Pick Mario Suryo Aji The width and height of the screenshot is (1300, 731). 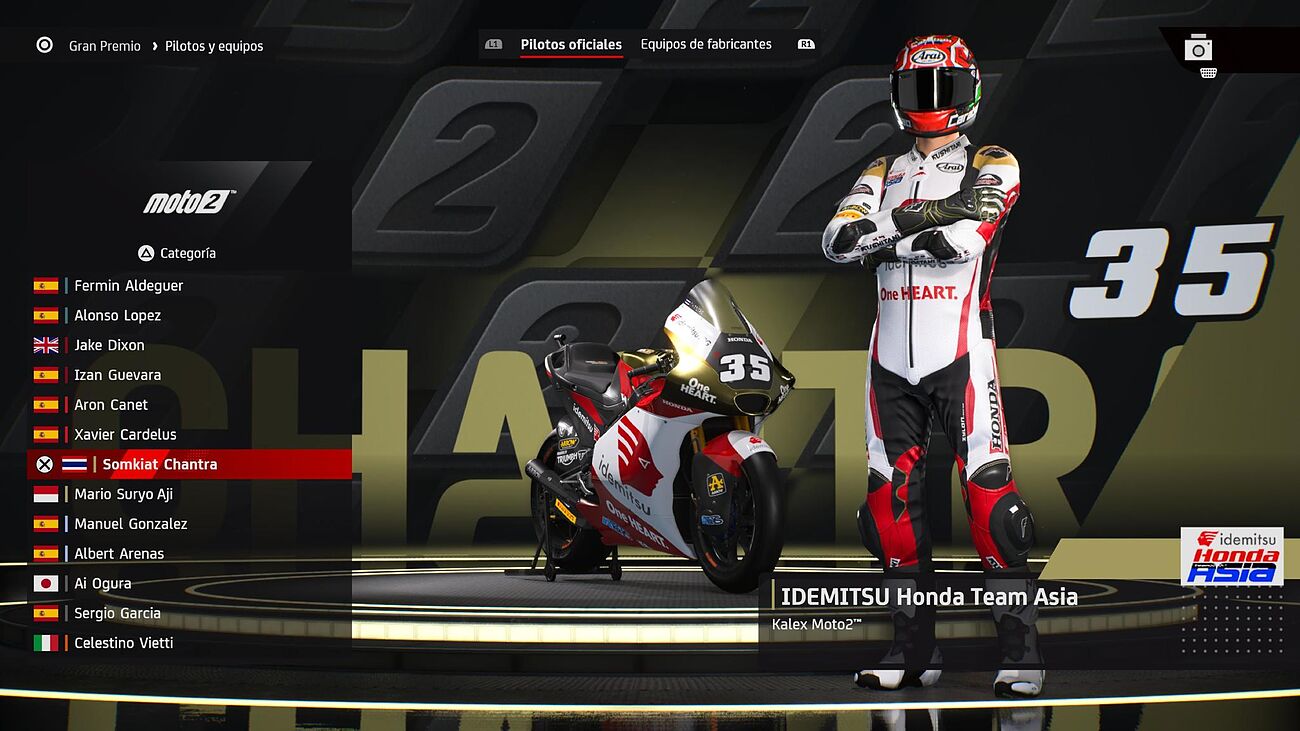(123, 495)
